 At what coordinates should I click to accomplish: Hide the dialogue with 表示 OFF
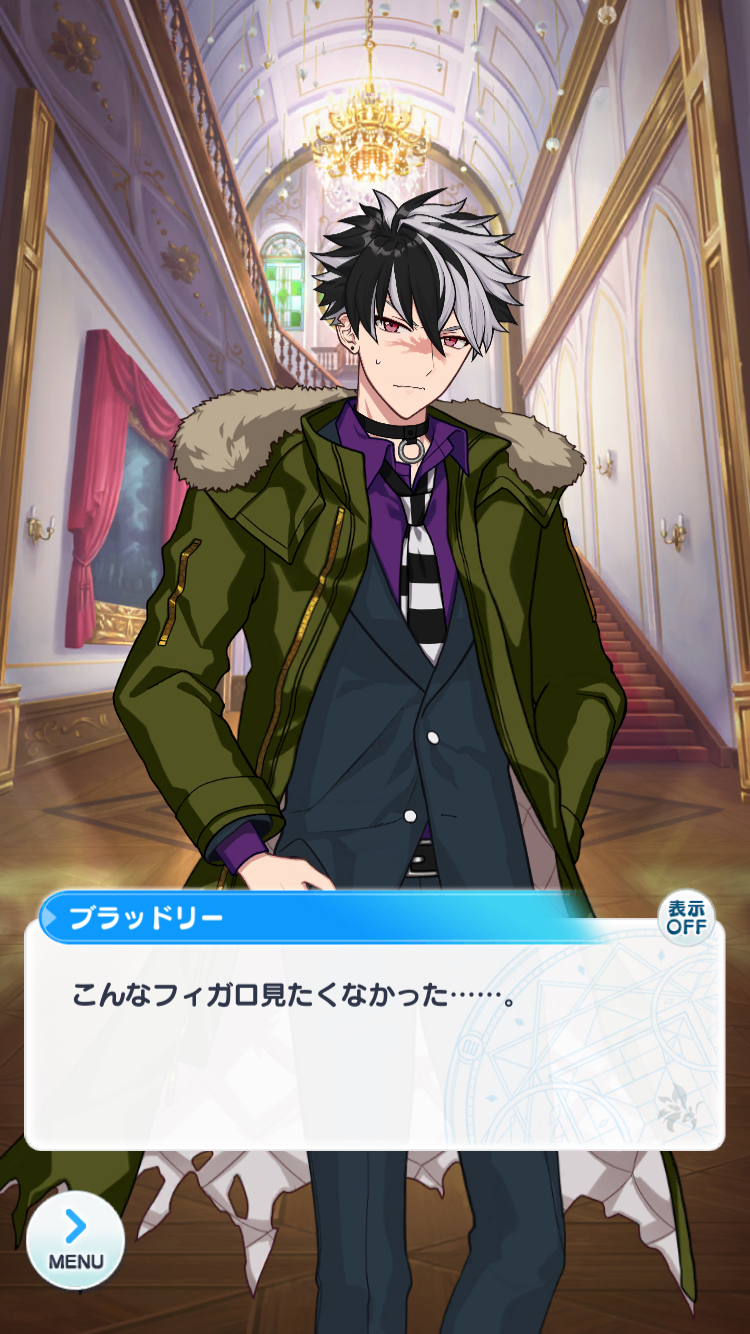pyautogui.click(x=687, y=917)
